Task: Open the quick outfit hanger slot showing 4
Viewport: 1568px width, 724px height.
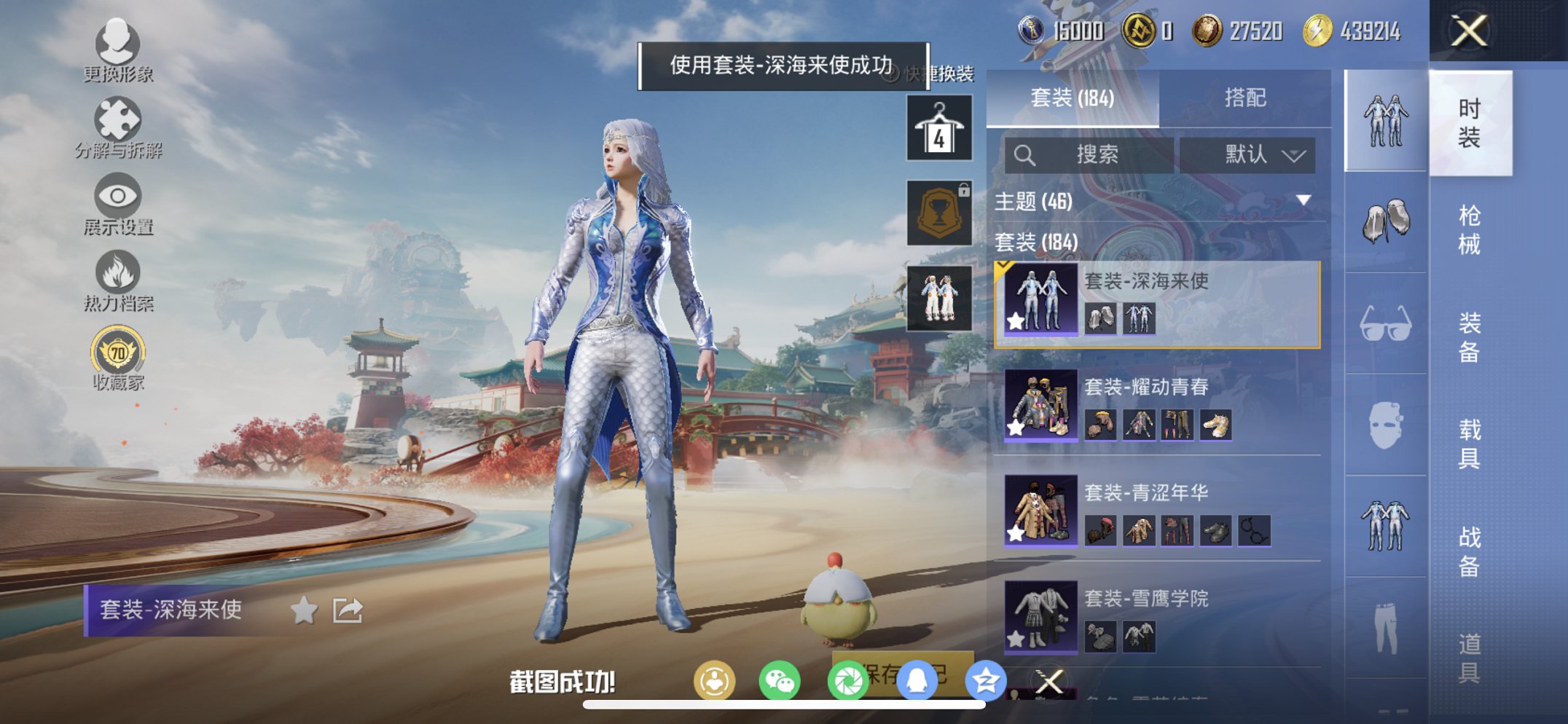Action: [x=938, y=129]
